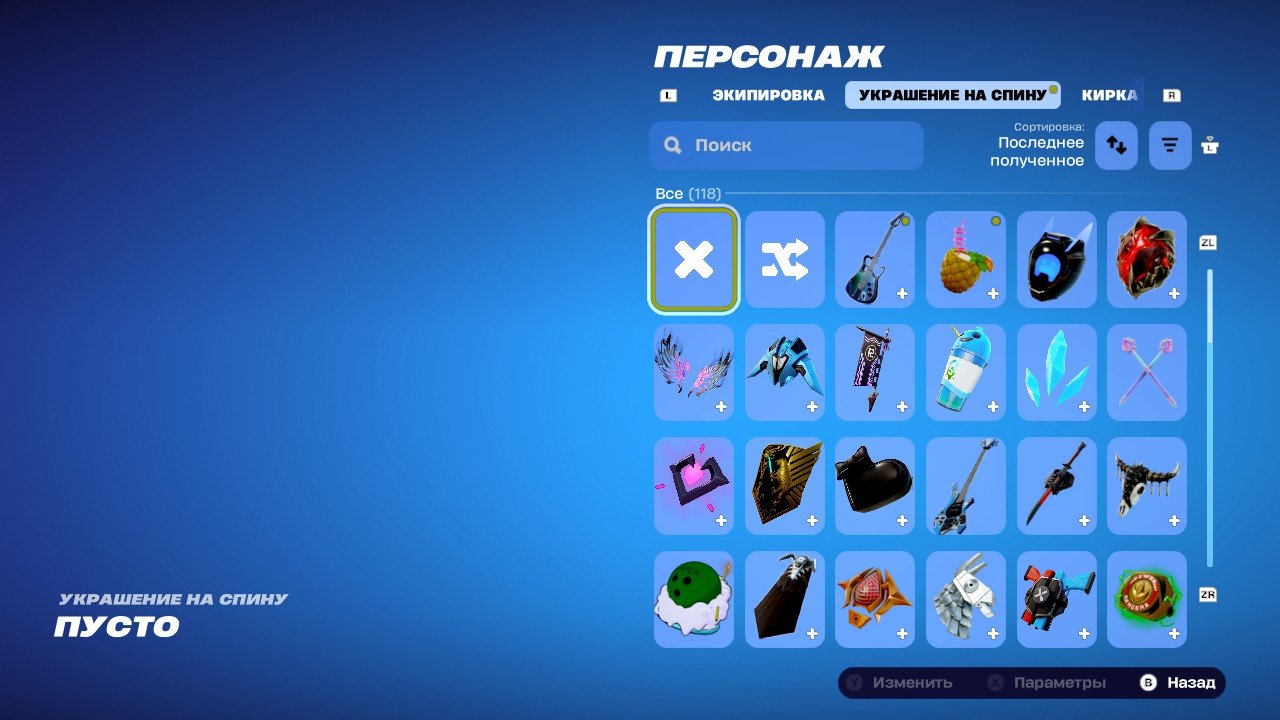
Task: Toggle the gift box icon near sorting
Action: click(x=1208, y=145)
